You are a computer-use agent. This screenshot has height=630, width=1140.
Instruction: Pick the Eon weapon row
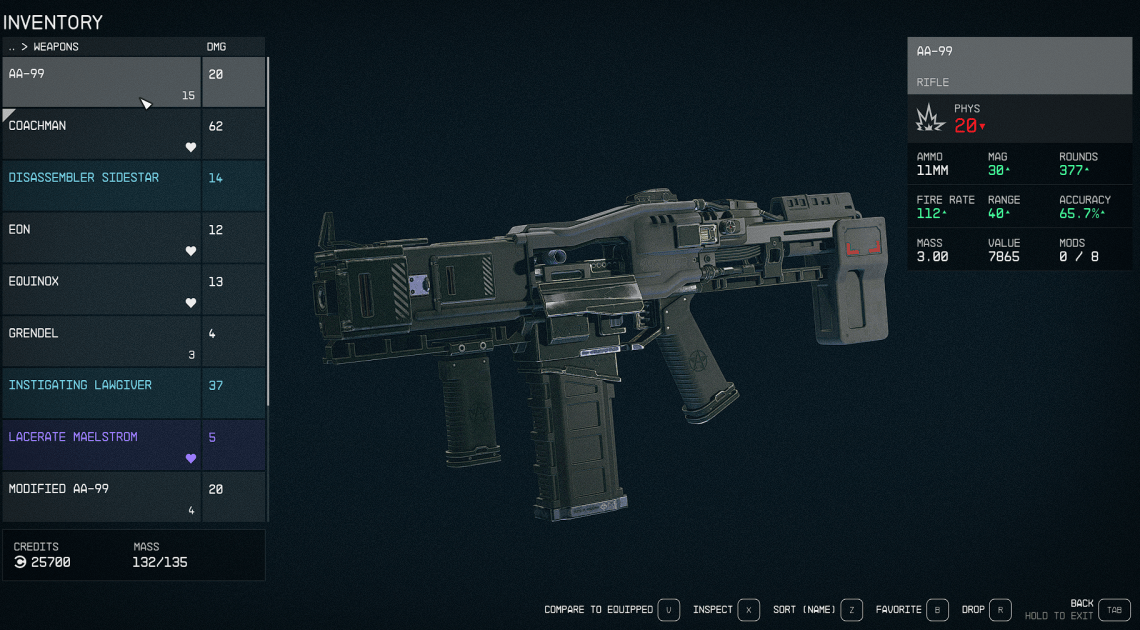click(x=100, y=238)
